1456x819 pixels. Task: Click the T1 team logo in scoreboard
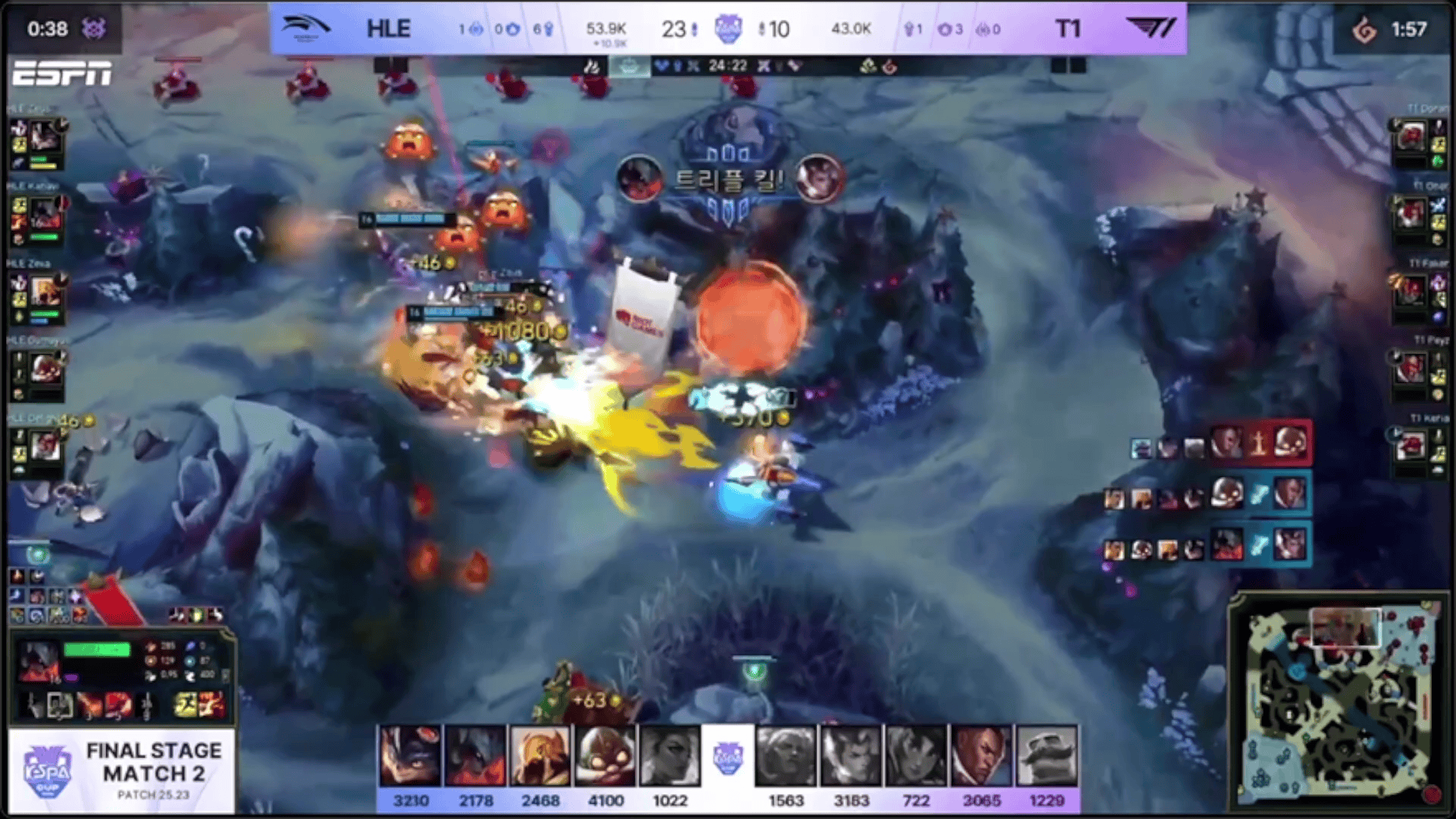(x=1150, y=29)
